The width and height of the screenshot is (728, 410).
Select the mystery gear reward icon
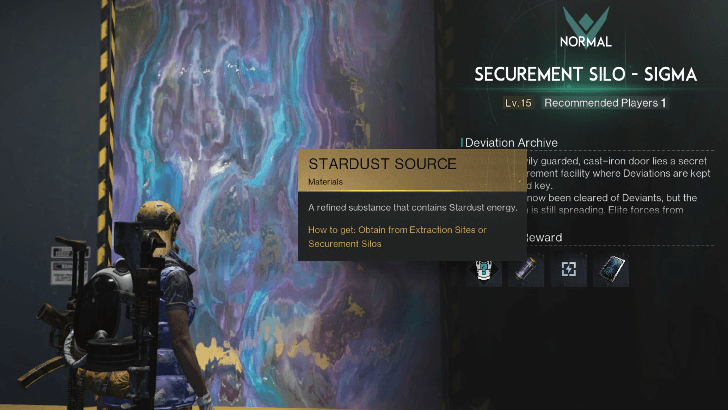tap(484, 270)
